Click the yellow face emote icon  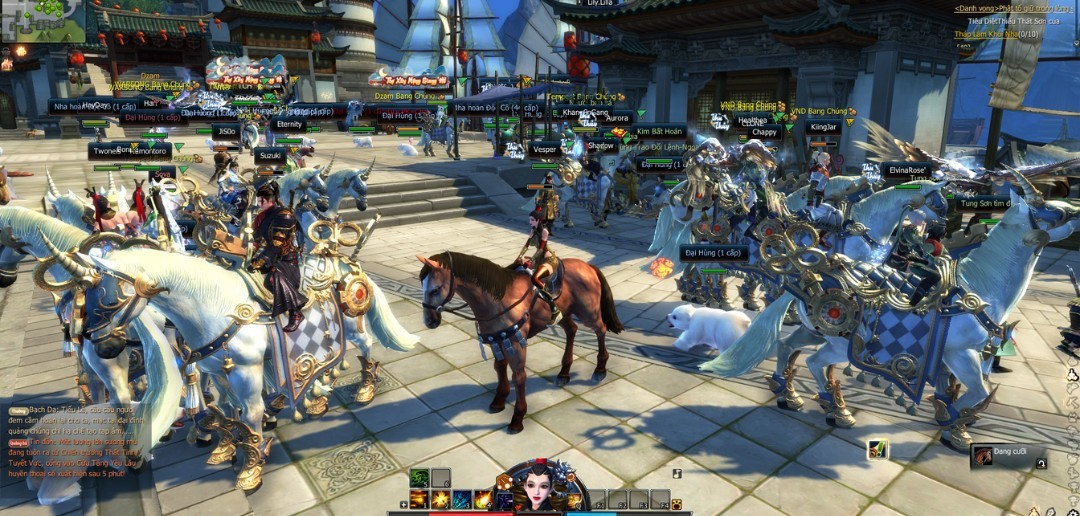click(677, 504)
